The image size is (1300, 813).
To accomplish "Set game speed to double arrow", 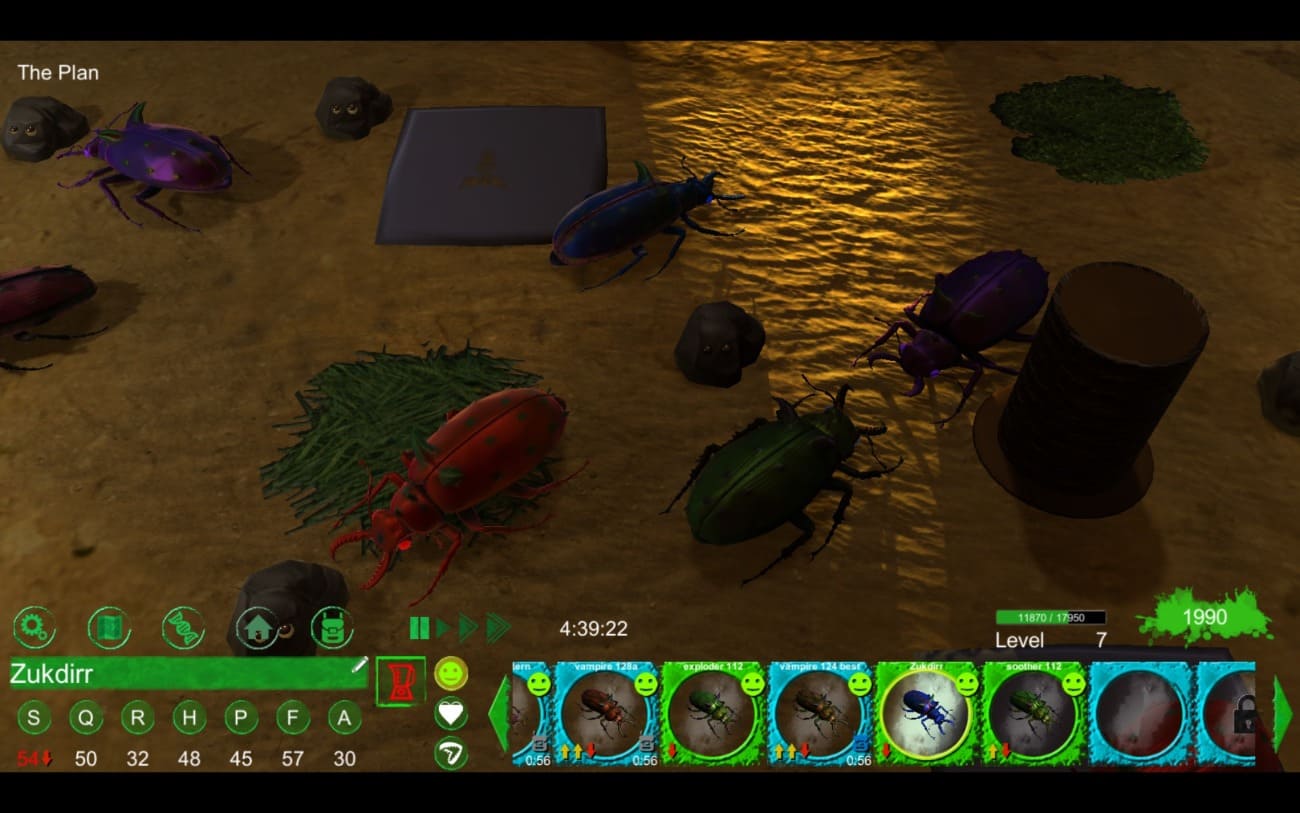I will (467, 628).
